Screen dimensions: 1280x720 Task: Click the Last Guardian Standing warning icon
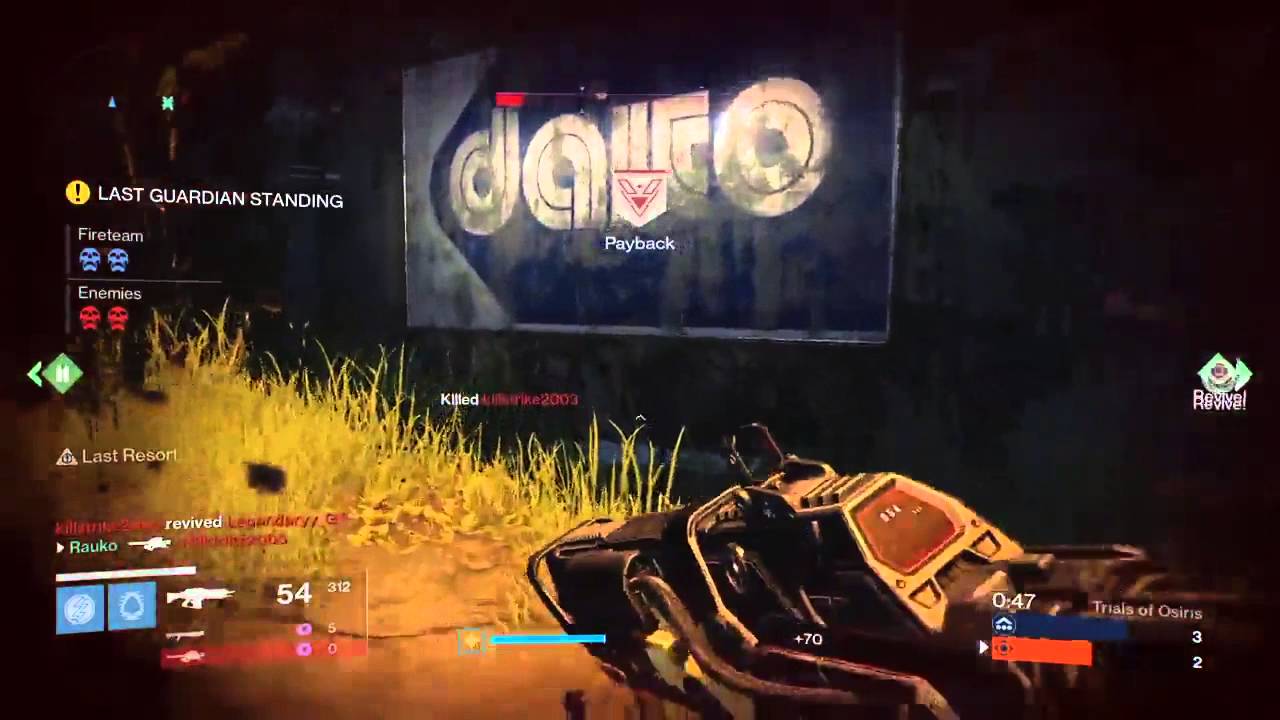click(78, 193)
